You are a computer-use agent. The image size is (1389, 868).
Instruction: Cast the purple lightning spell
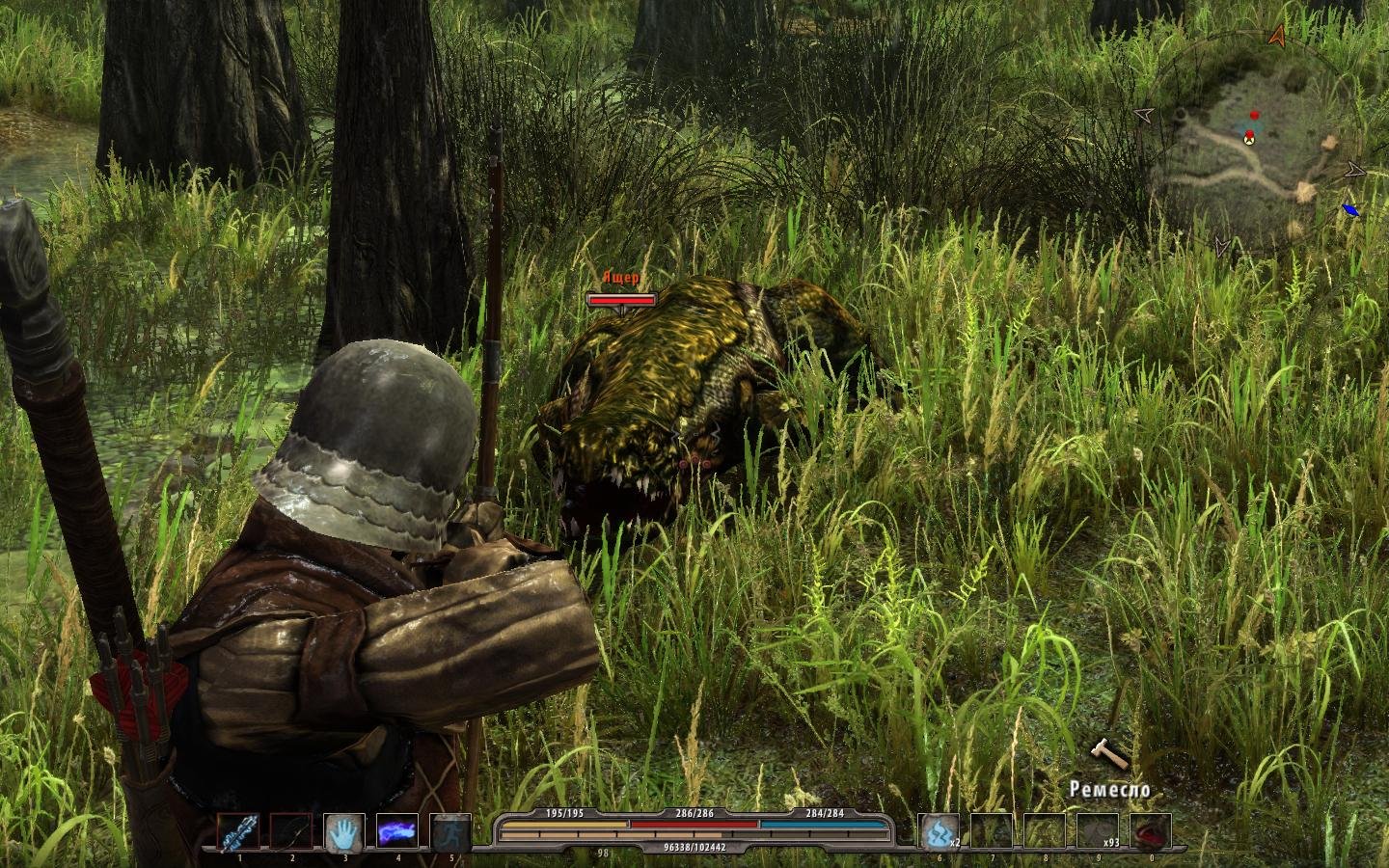click(x=396, y=832)
